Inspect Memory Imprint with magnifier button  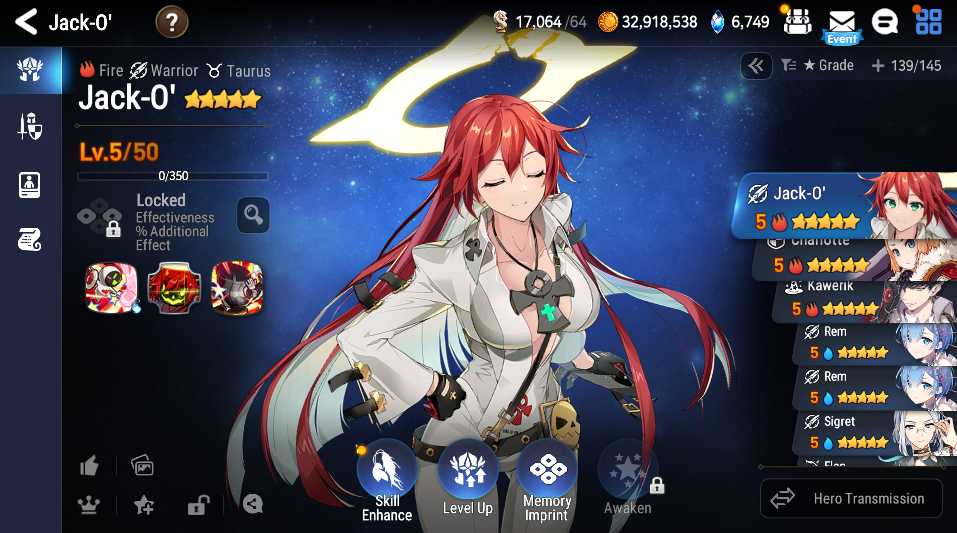coord(253,214)
